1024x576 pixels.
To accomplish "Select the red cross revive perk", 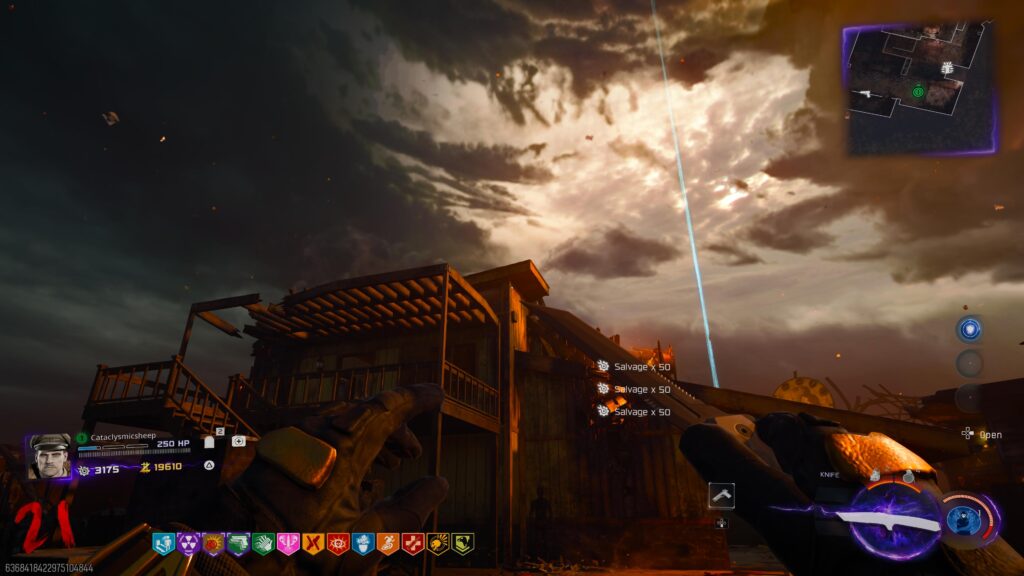I will (412, 544).
